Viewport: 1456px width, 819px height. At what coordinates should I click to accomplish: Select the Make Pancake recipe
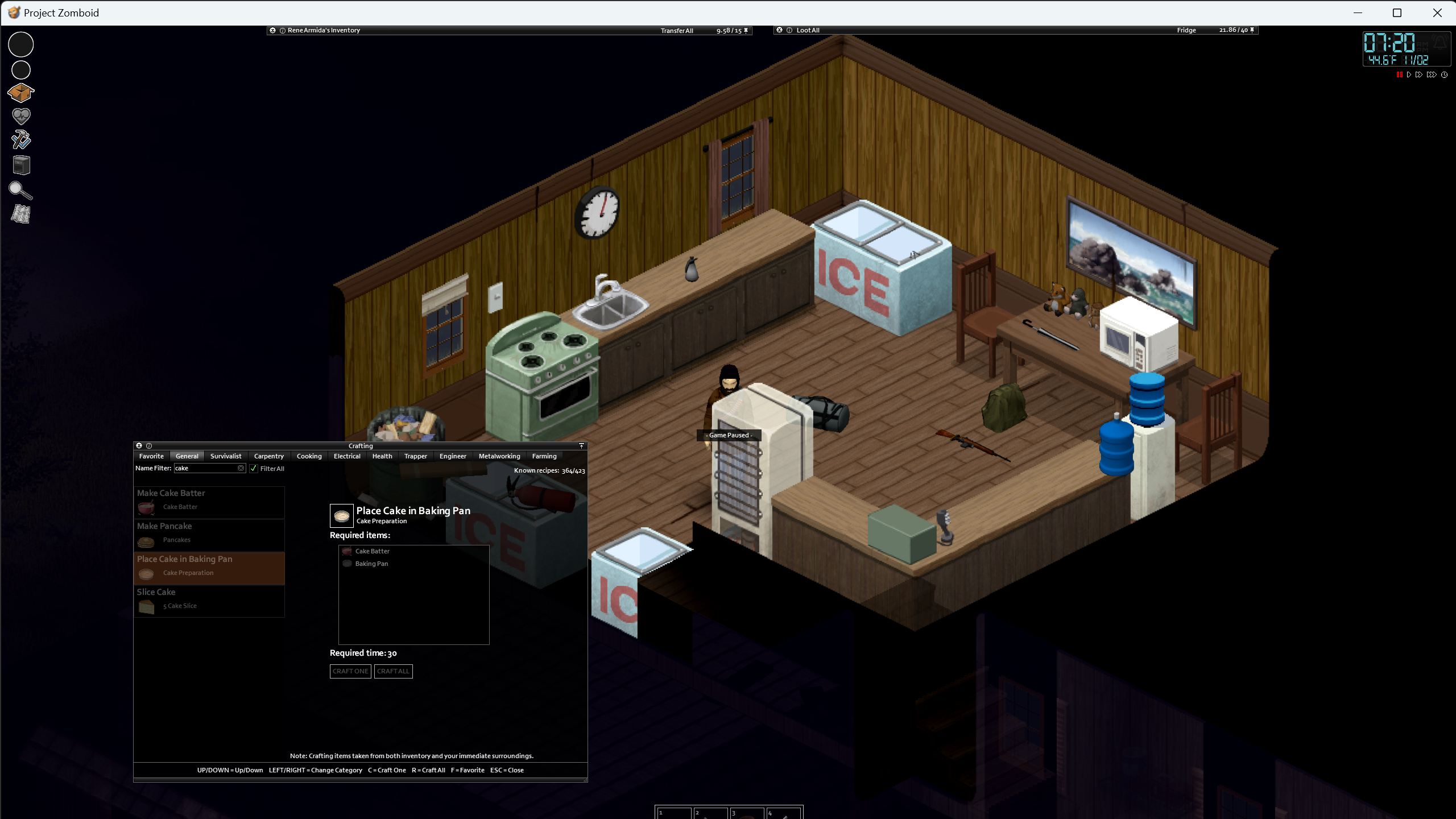[x=209, y=534]
